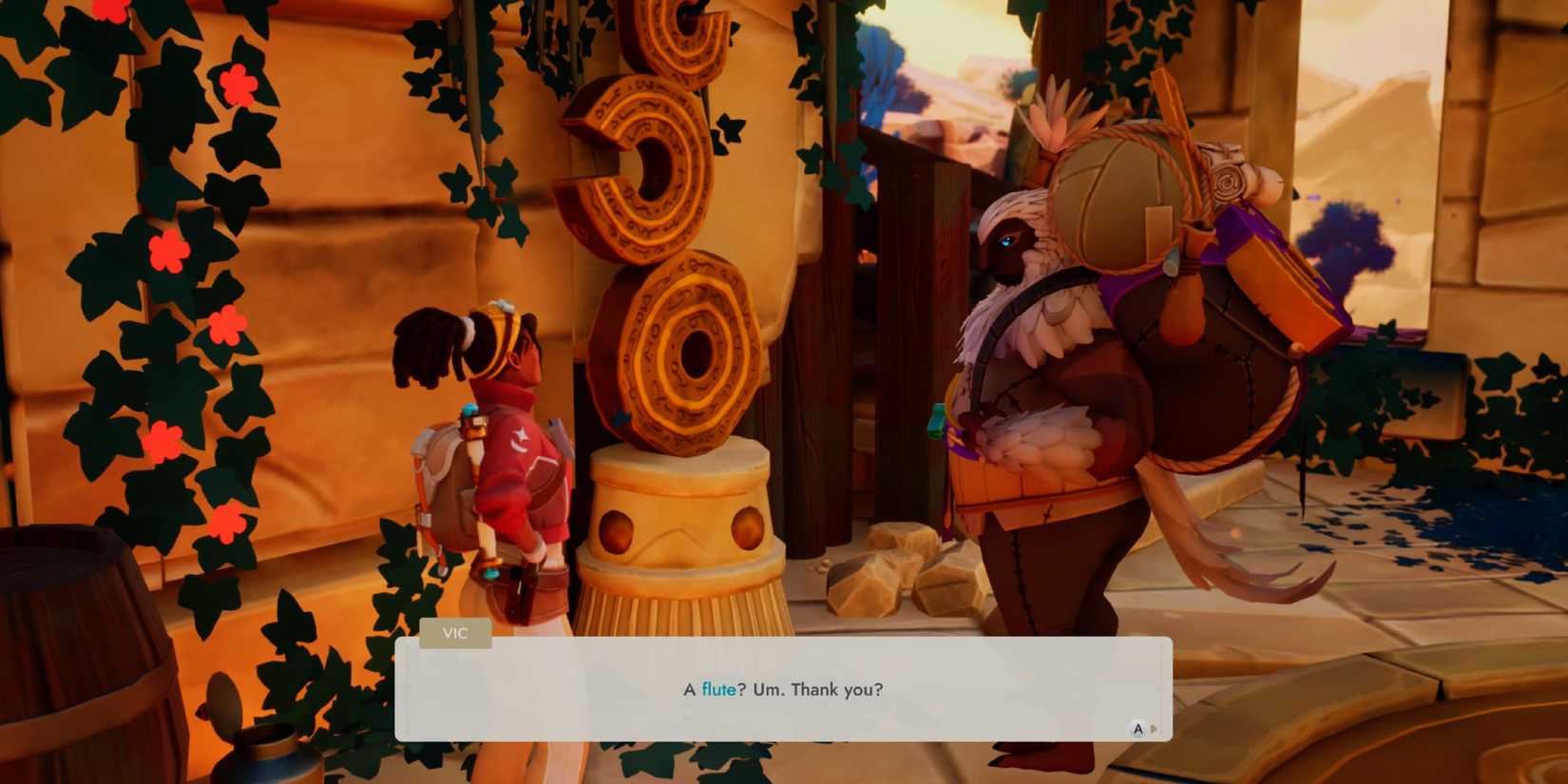1568x784 pixels.
Task: Click the blue "flute" hyperlink in the dialogue
Action: (x=719, y=690)
